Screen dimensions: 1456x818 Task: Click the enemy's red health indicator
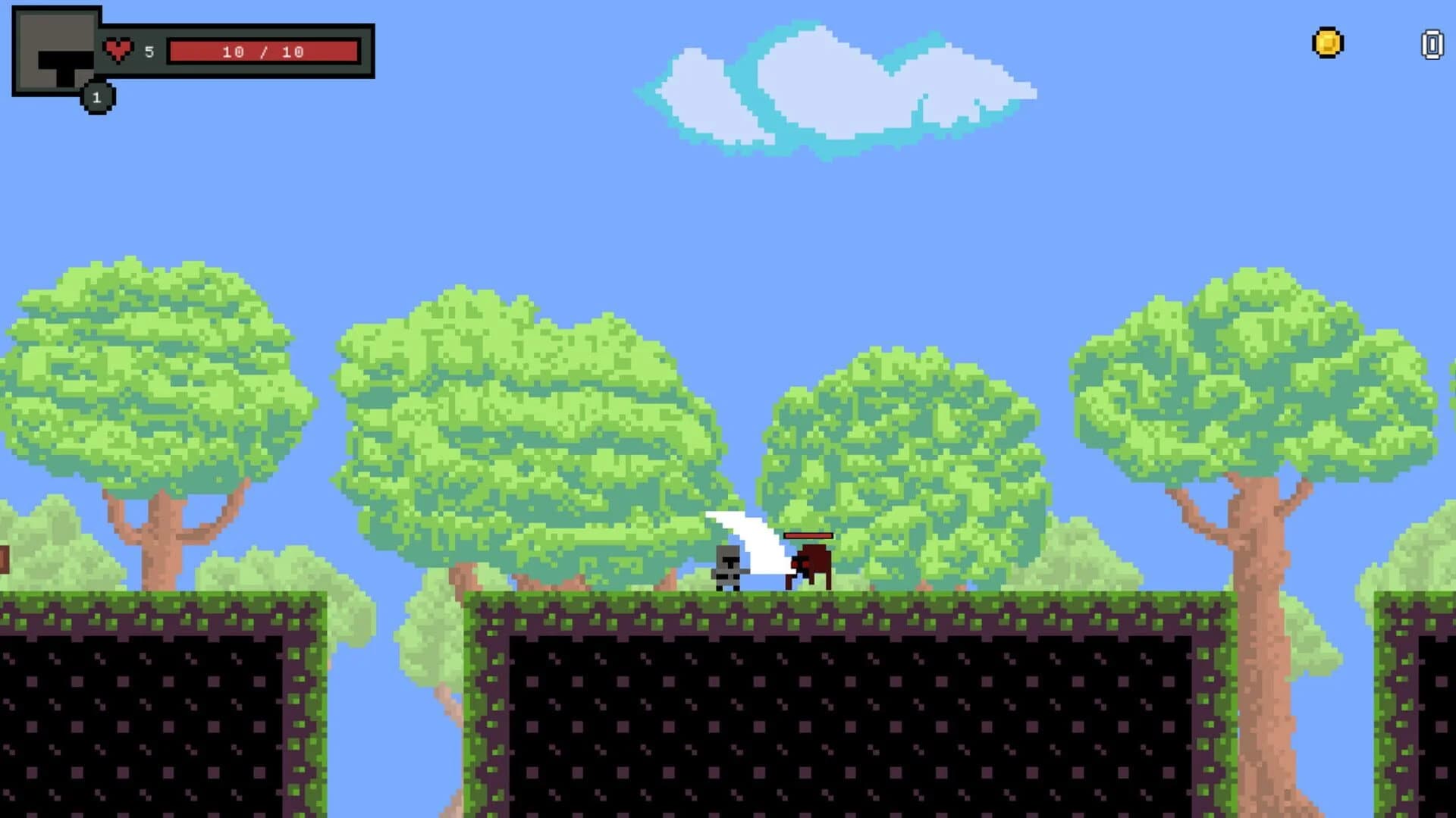[x=808, y=534]
